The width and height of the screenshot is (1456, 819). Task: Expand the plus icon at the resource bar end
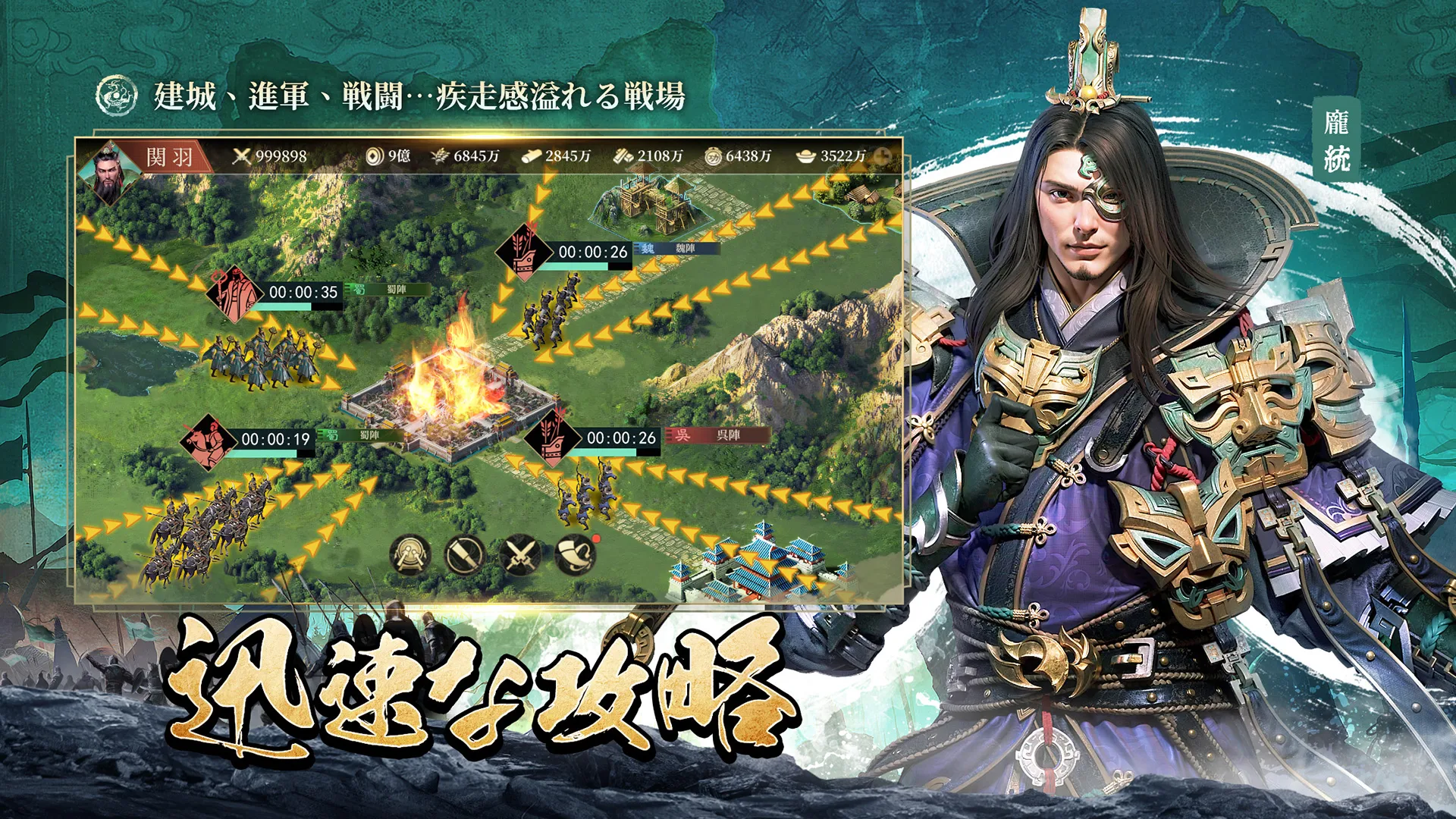[x=882, y=155]
